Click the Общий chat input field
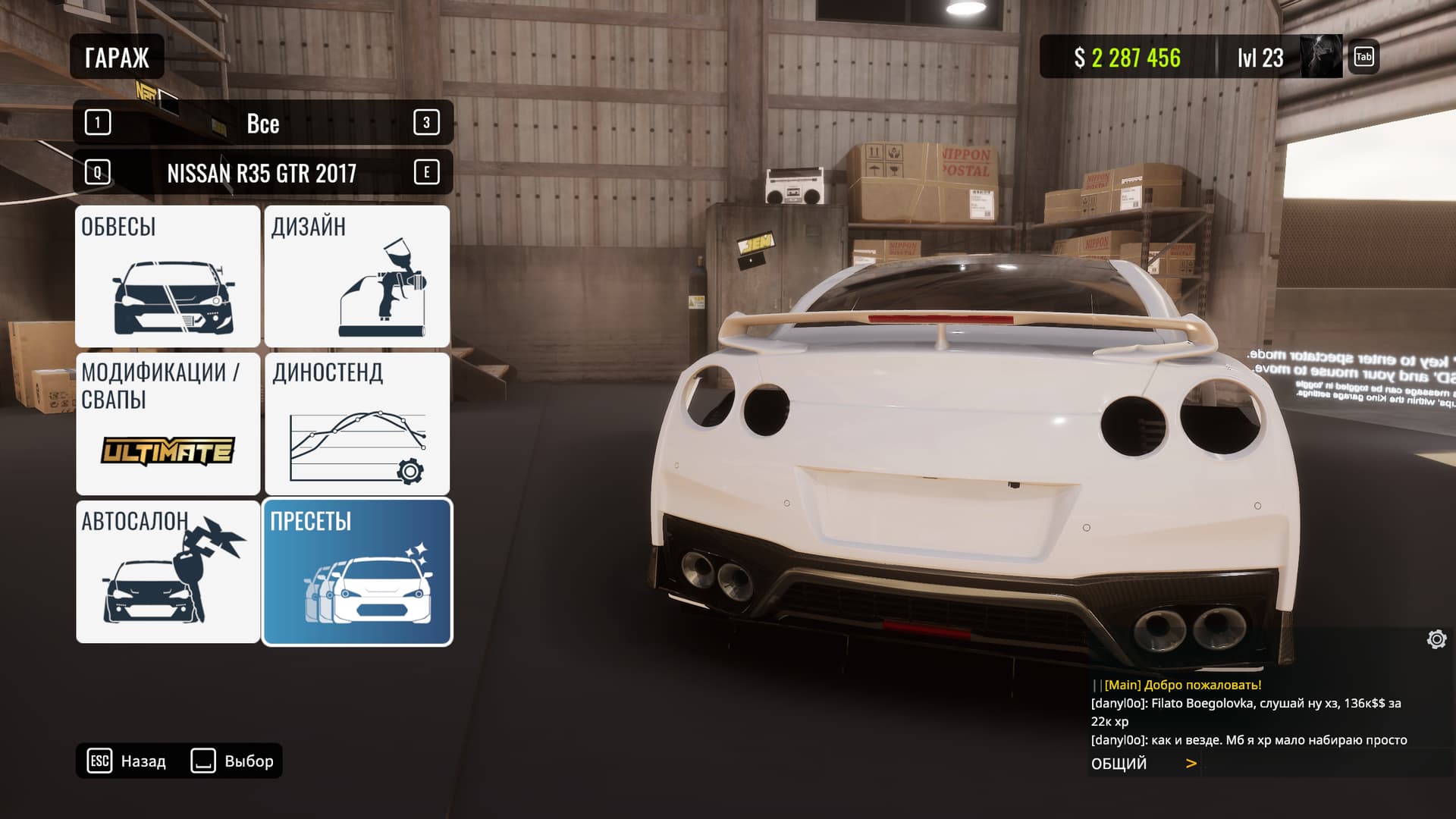The width and height of the screenshot is (1456, 819). 1319,764
